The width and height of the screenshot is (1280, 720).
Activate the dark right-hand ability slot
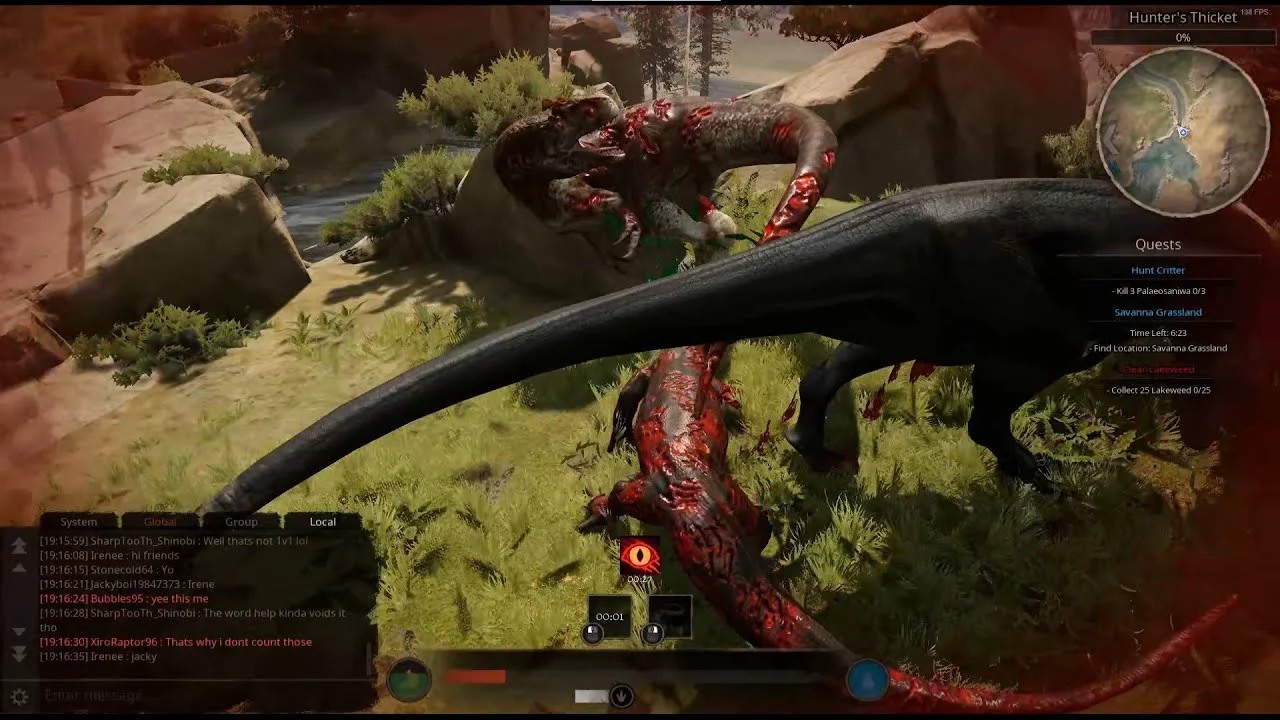pyautogui.click(x=670, y=616)
